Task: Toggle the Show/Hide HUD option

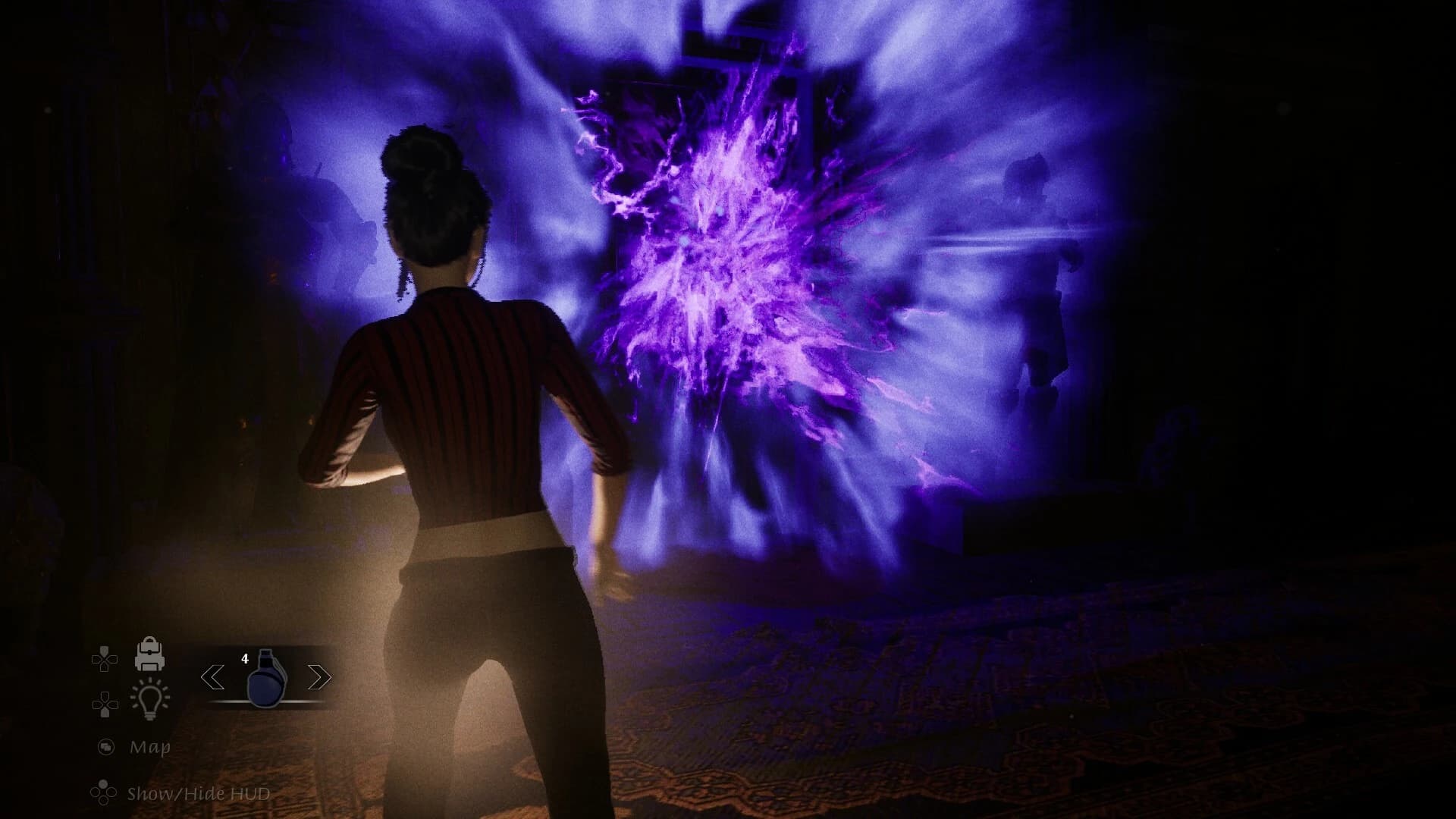Action: [x=198, y=794]
